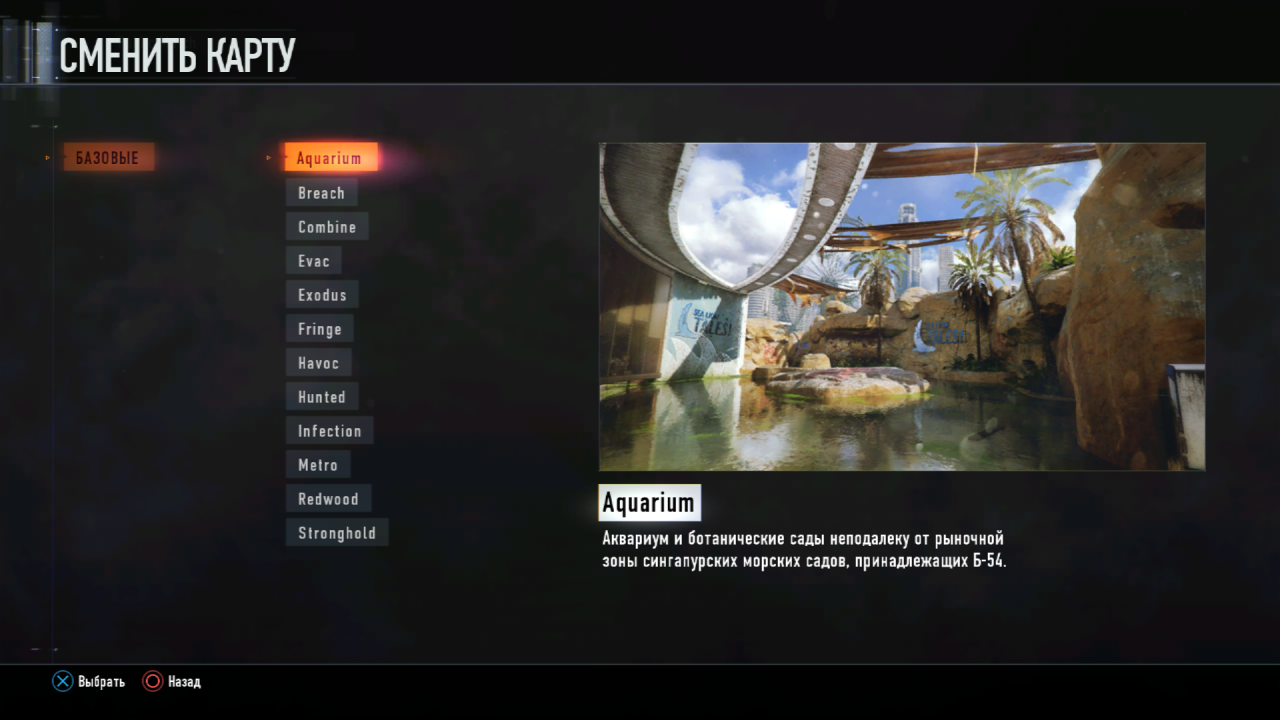Select the Hunted map entry

[x=322, y=397]
